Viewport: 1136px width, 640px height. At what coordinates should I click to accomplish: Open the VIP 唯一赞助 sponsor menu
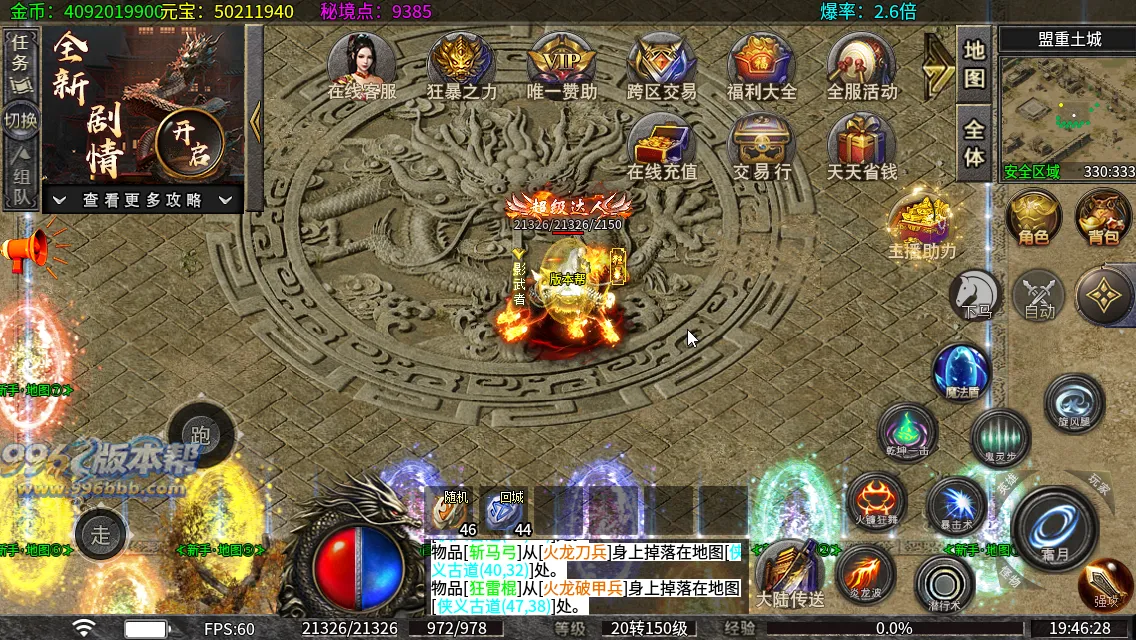point(561,62)
